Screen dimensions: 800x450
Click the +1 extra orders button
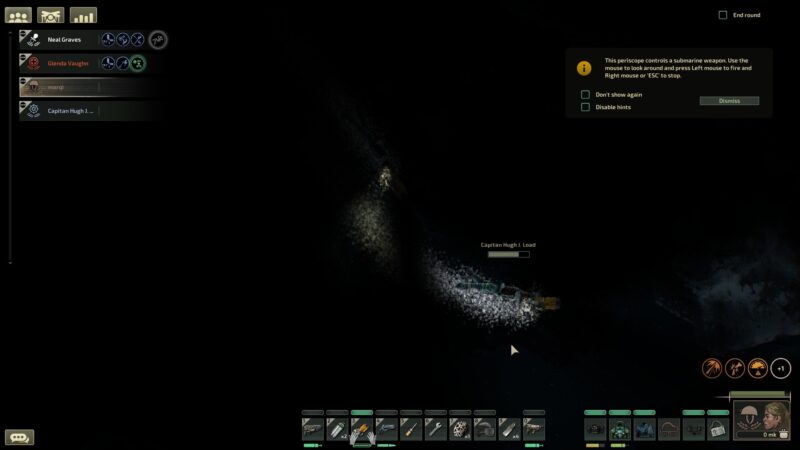coord(781,368)
